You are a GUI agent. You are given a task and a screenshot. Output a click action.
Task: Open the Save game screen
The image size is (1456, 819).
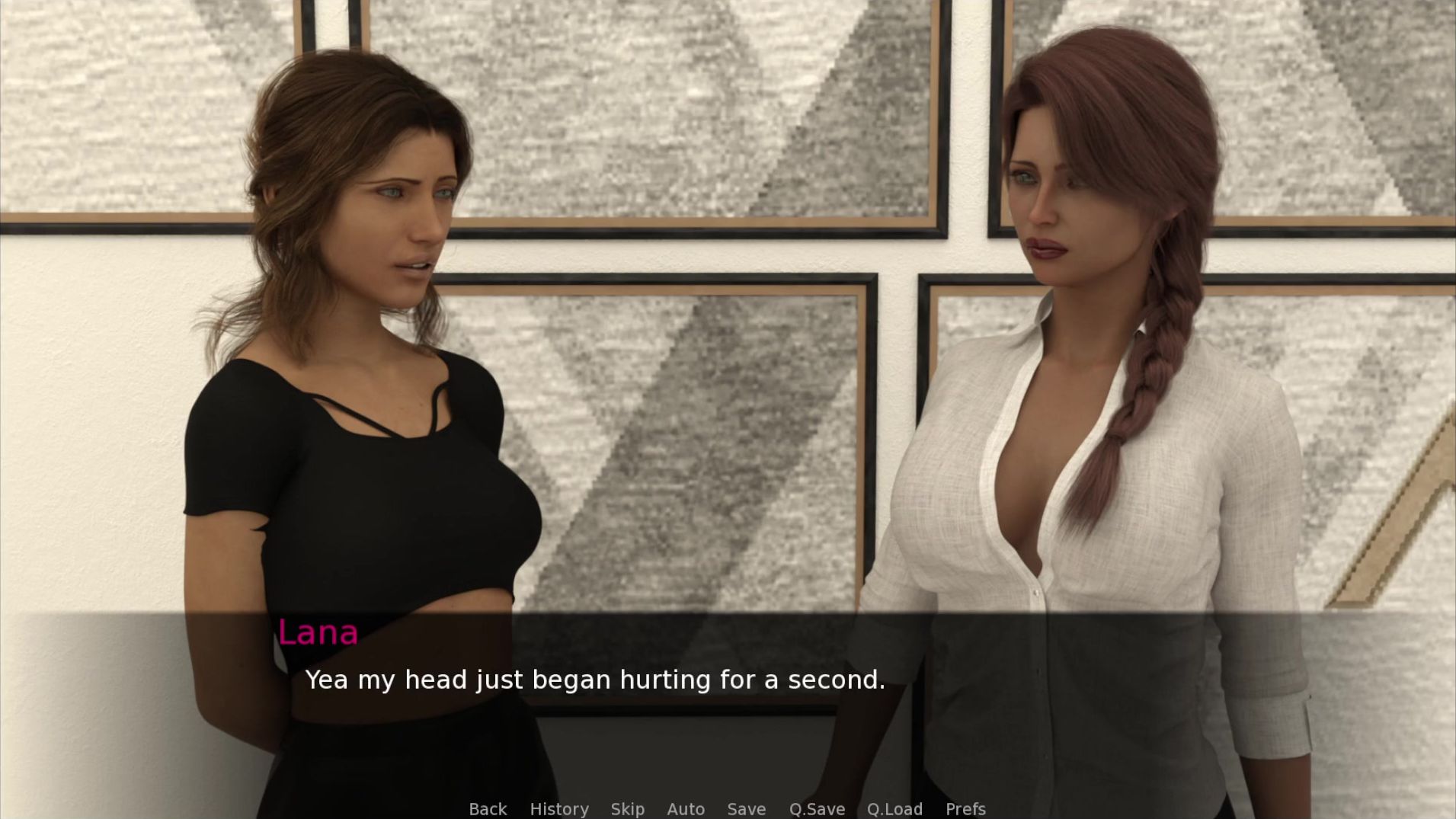point(746,808)
